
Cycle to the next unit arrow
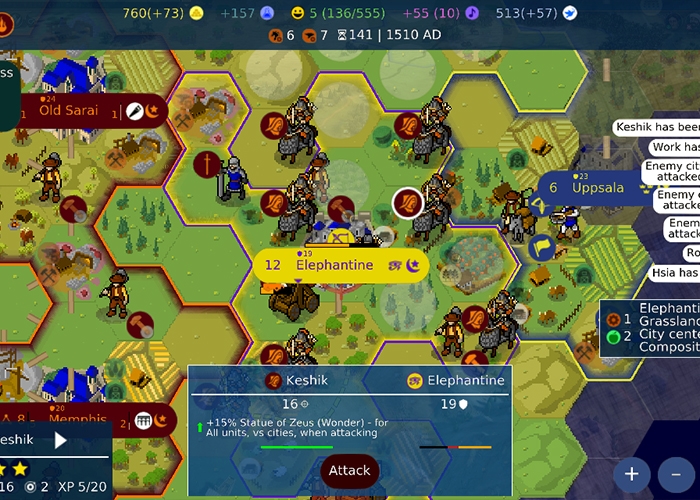click(x=61, y=440)
